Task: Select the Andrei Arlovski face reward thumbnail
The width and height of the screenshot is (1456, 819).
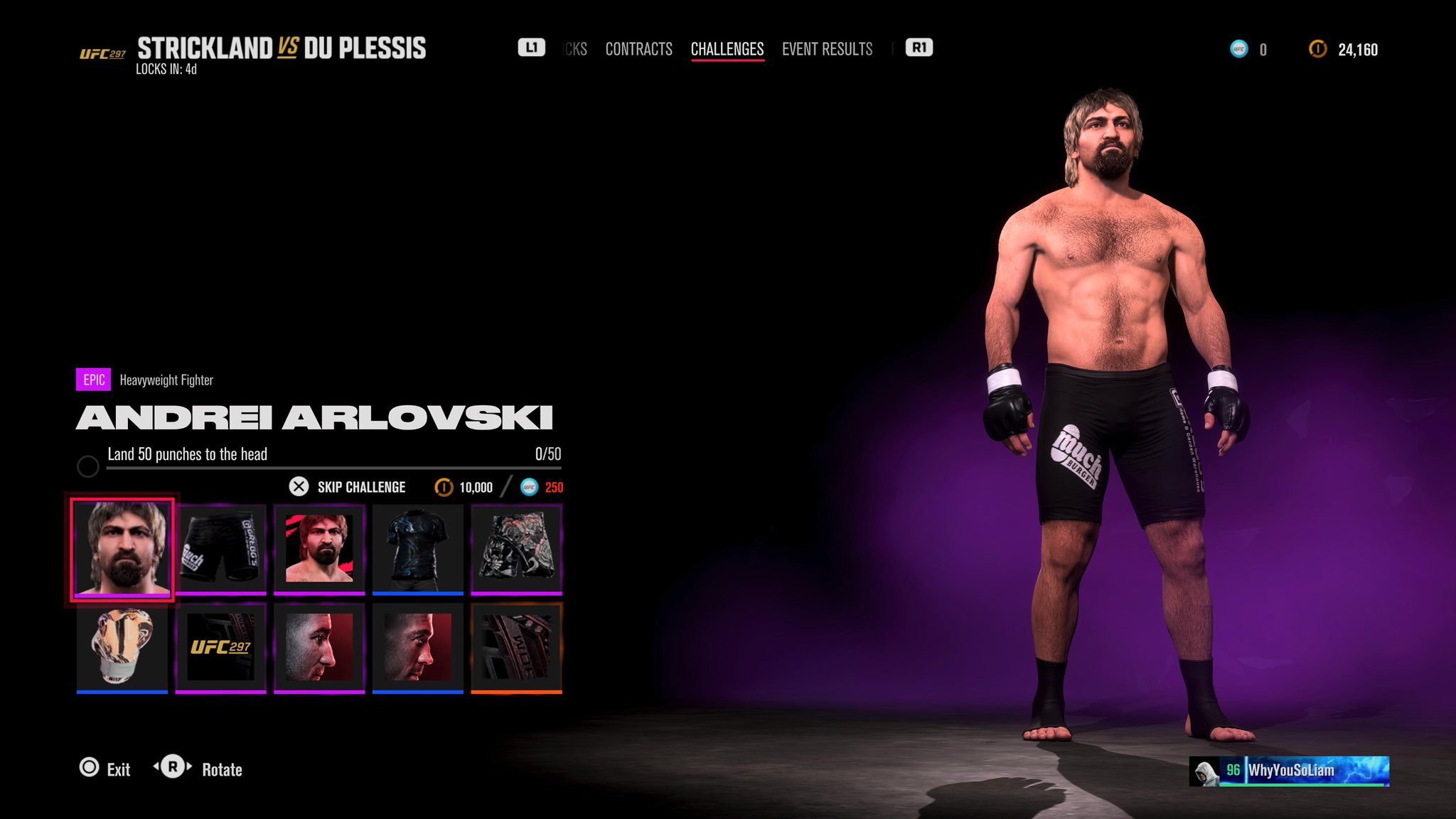Action: 122,547
